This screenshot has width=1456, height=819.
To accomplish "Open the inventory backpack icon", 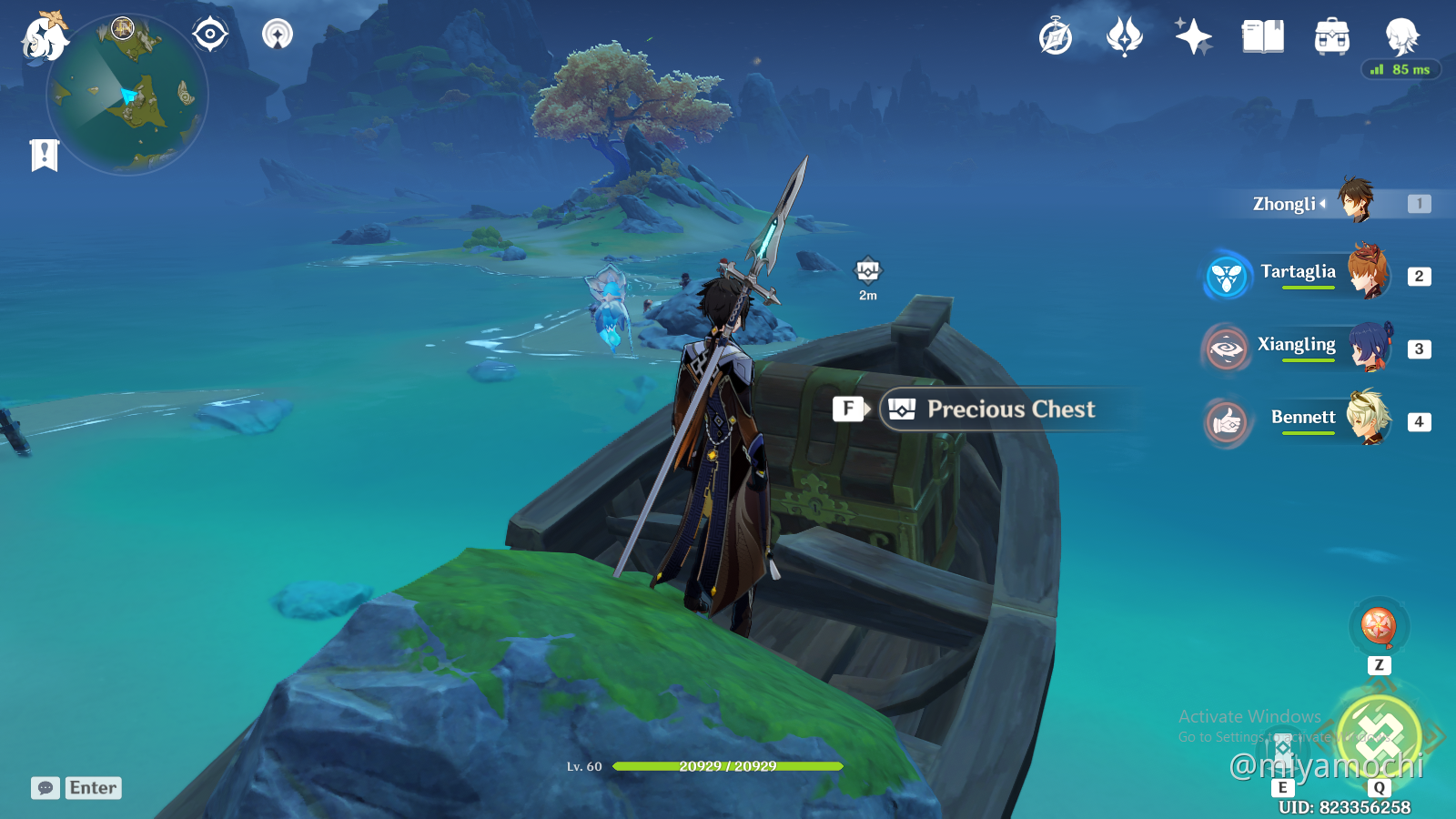I will pyautogui.click(x=1331, y=38).
